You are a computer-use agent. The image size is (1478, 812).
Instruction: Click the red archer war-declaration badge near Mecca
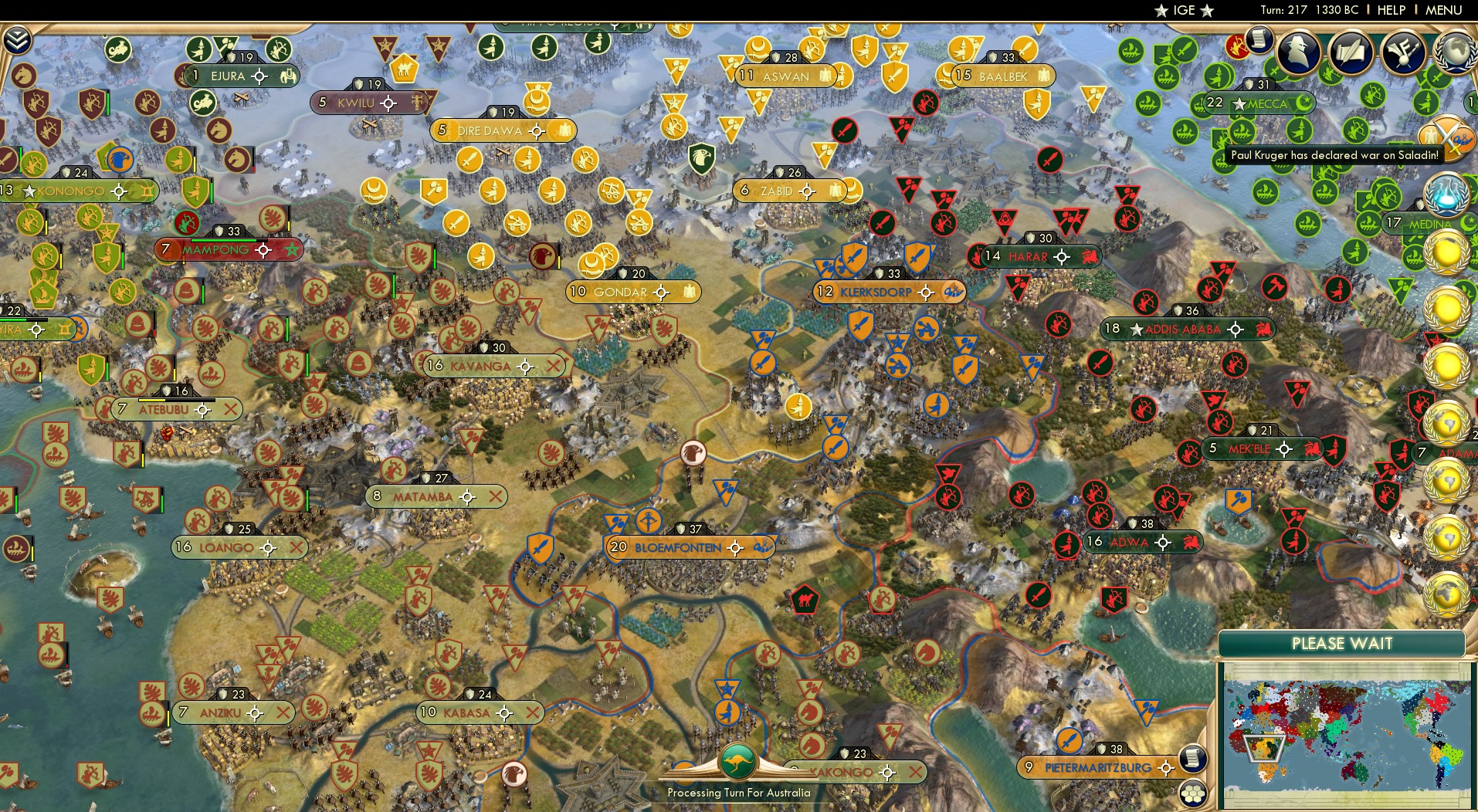[1239, 45]
